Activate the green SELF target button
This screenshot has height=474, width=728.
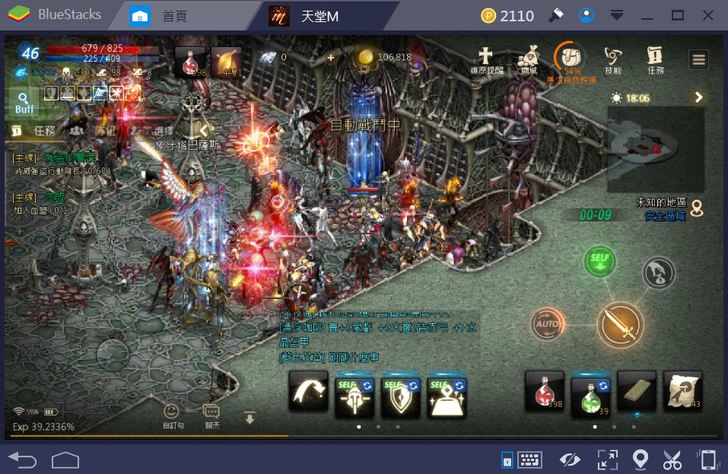[600, 262]
